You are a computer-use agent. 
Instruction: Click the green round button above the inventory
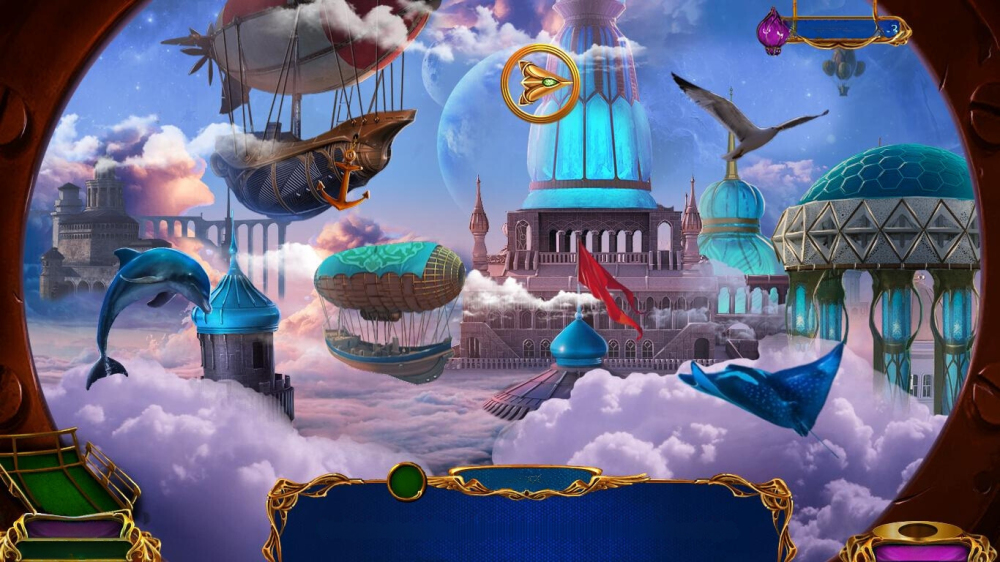click(406, 481)
